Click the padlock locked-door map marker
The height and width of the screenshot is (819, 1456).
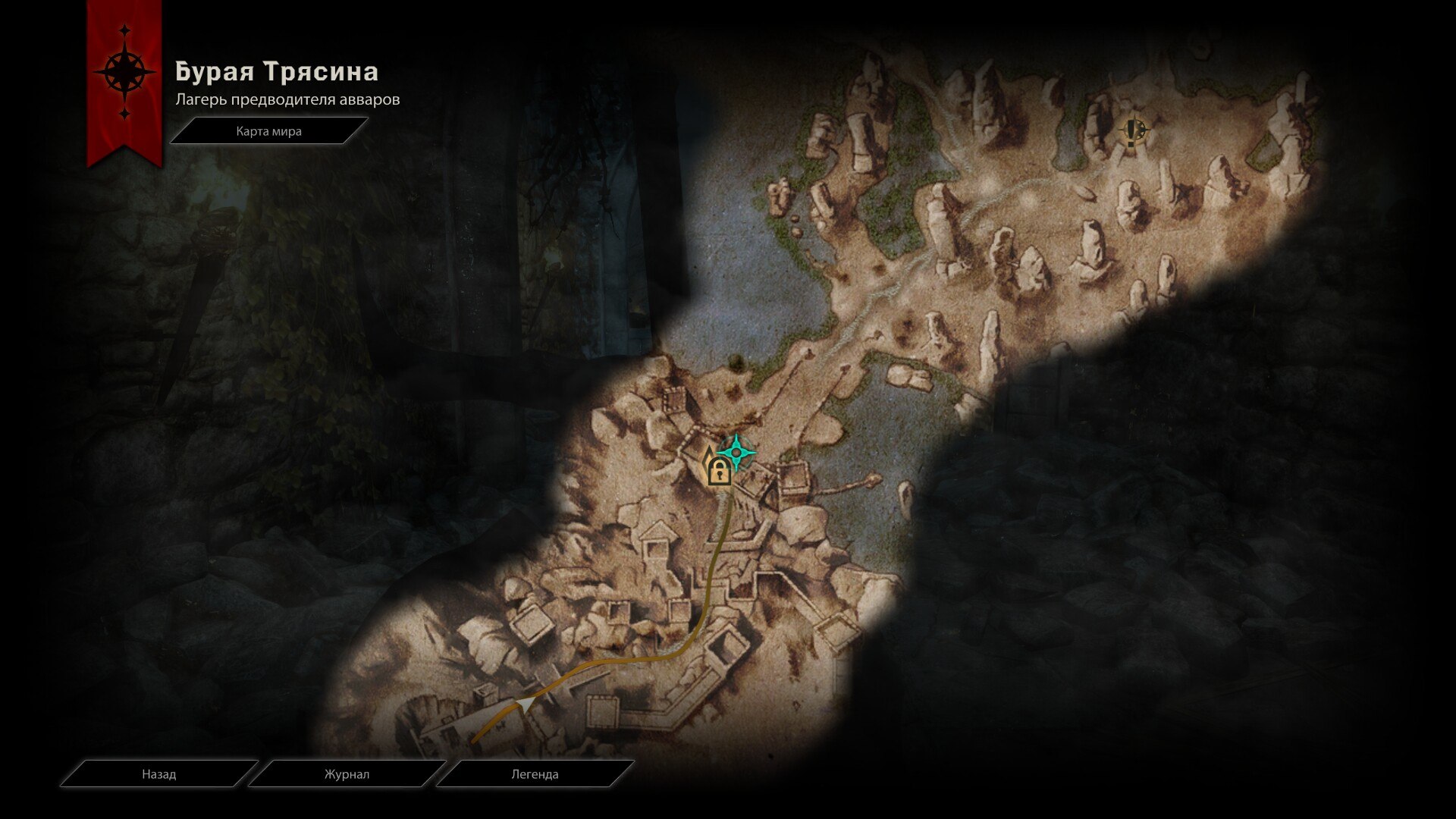[718, 472]
